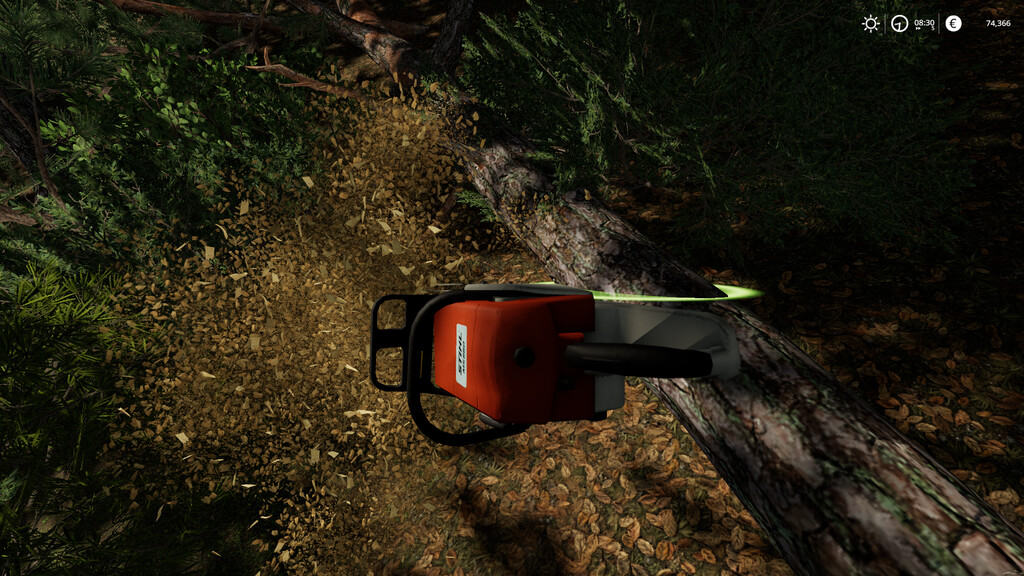Click the sun weather icon

[x=871, y=23]
